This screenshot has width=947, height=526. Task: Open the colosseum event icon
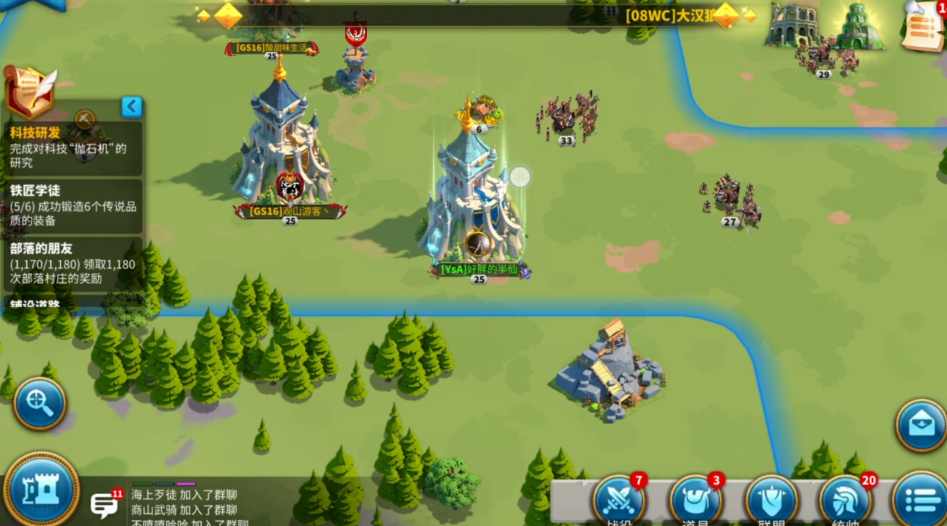pyautogui.click(x=793, y=24)
